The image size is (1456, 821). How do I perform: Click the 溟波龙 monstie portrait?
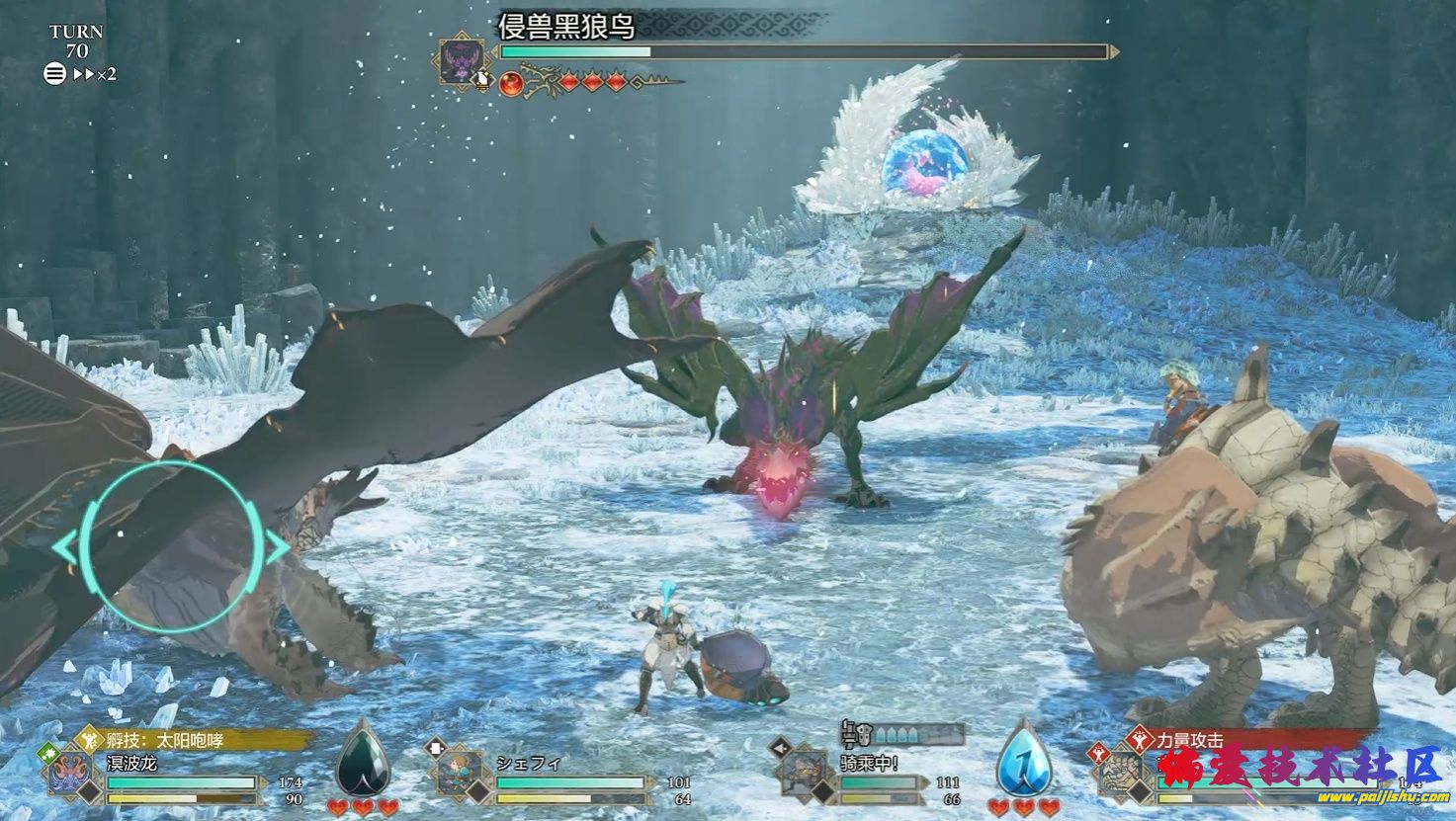71,774
